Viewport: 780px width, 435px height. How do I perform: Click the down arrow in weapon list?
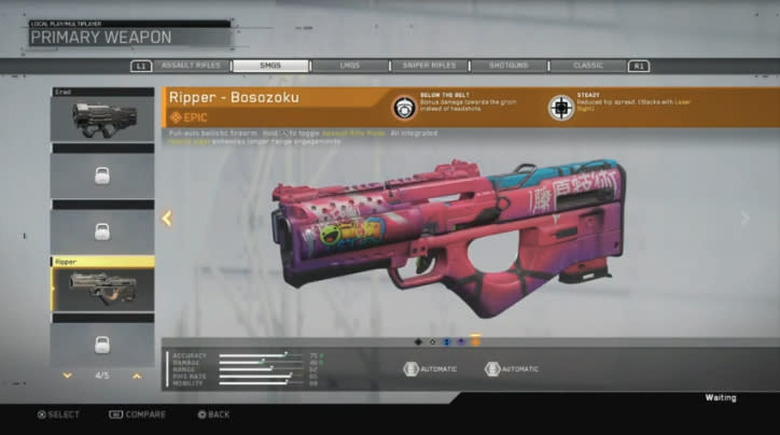point(68,375)
